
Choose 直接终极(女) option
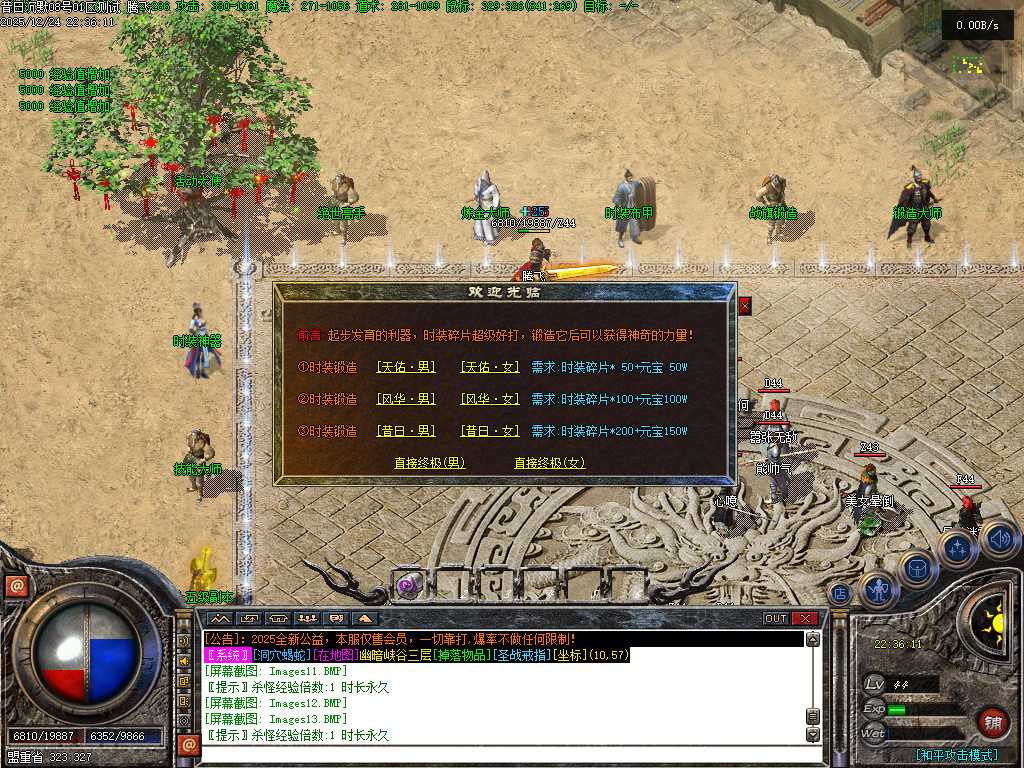pos(549,463)
